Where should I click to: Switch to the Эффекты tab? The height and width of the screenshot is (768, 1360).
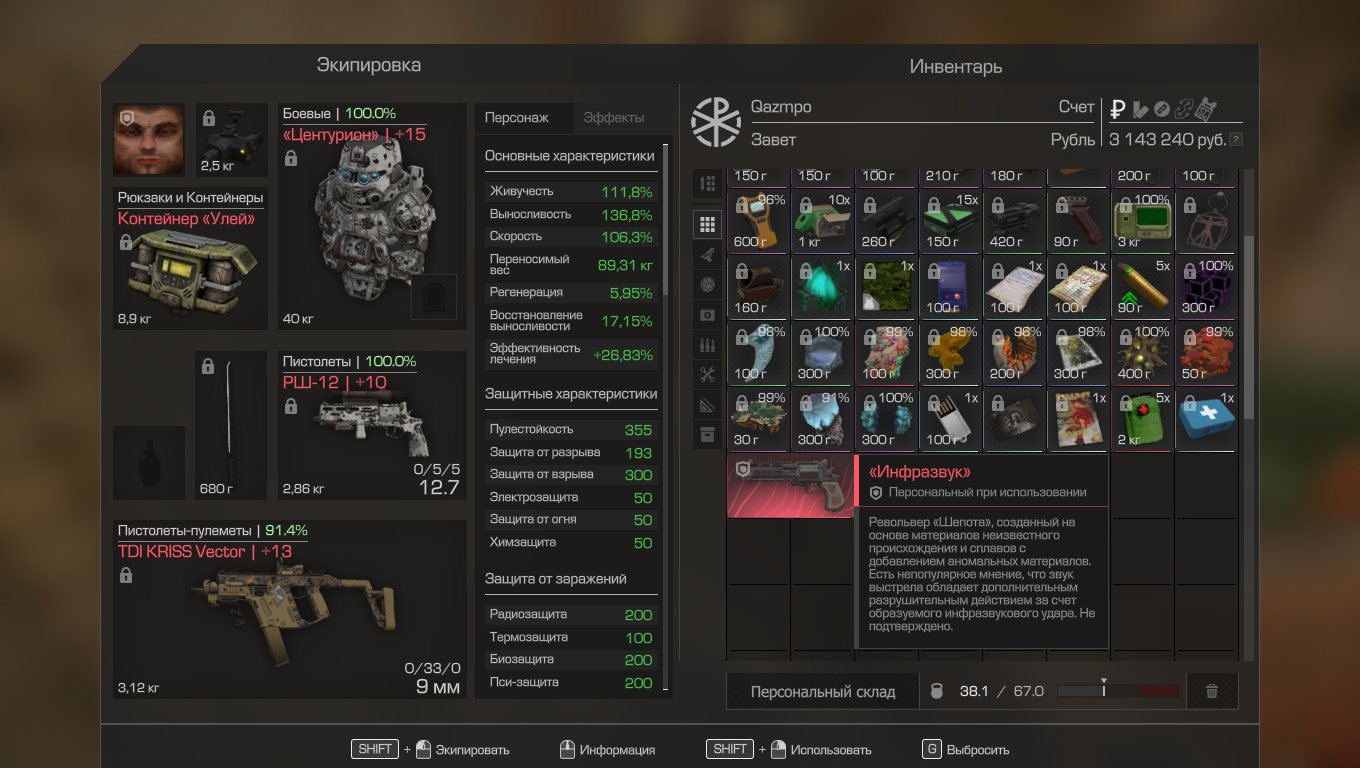point(614,118)
